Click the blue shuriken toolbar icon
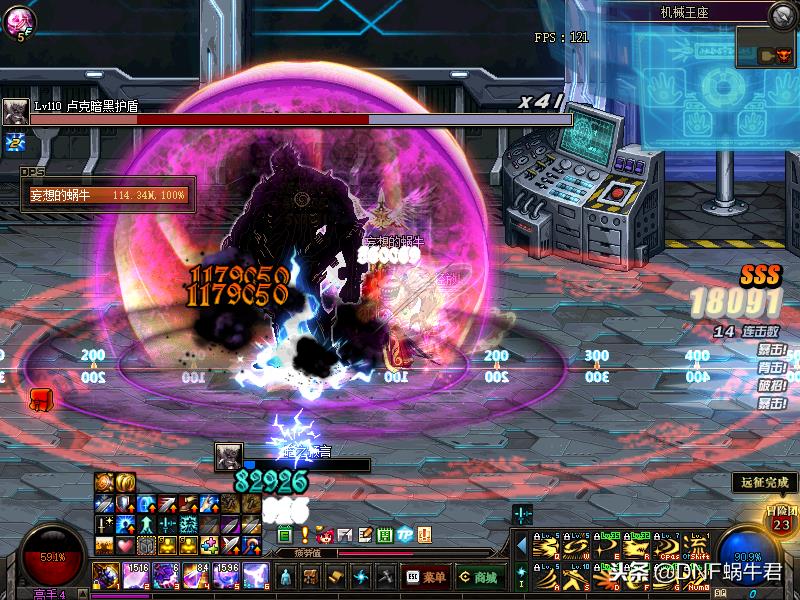The image size is (800, 600). 361,577
